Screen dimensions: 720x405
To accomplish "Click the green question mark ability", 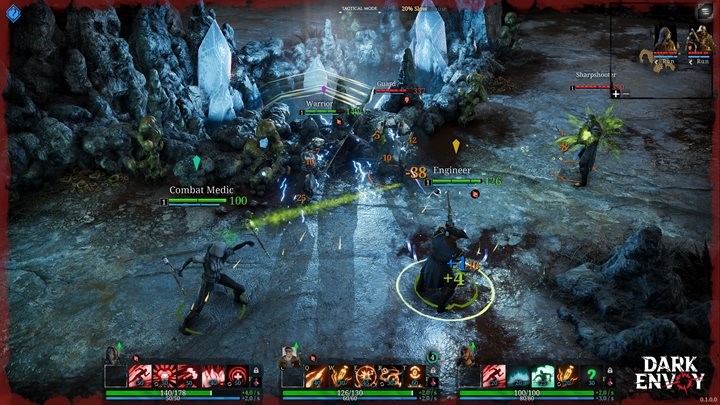I will coord(592,377).
